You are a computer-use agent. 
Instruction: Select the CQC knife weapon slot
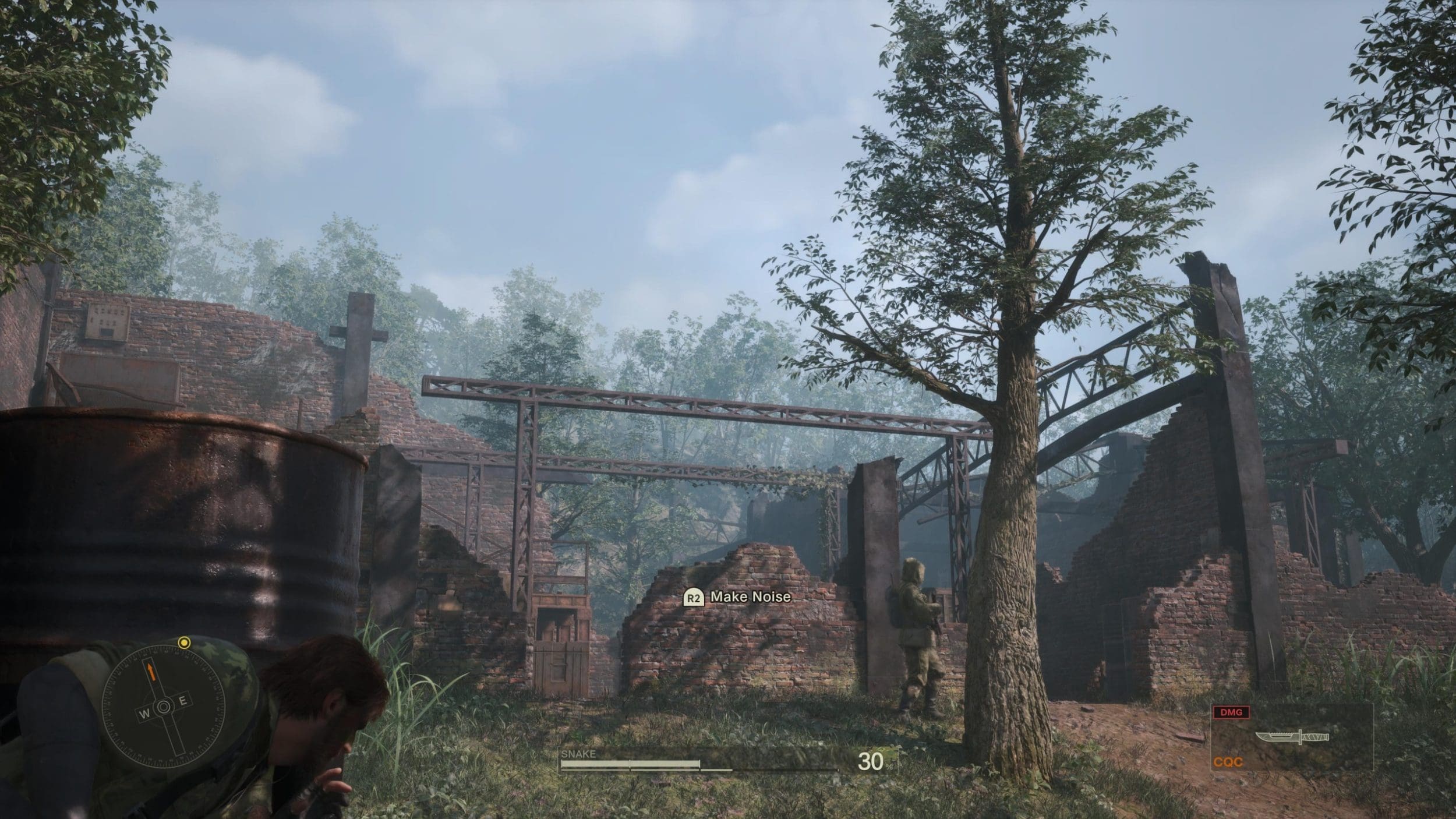pyautogui.click(x=1291, y=737)
